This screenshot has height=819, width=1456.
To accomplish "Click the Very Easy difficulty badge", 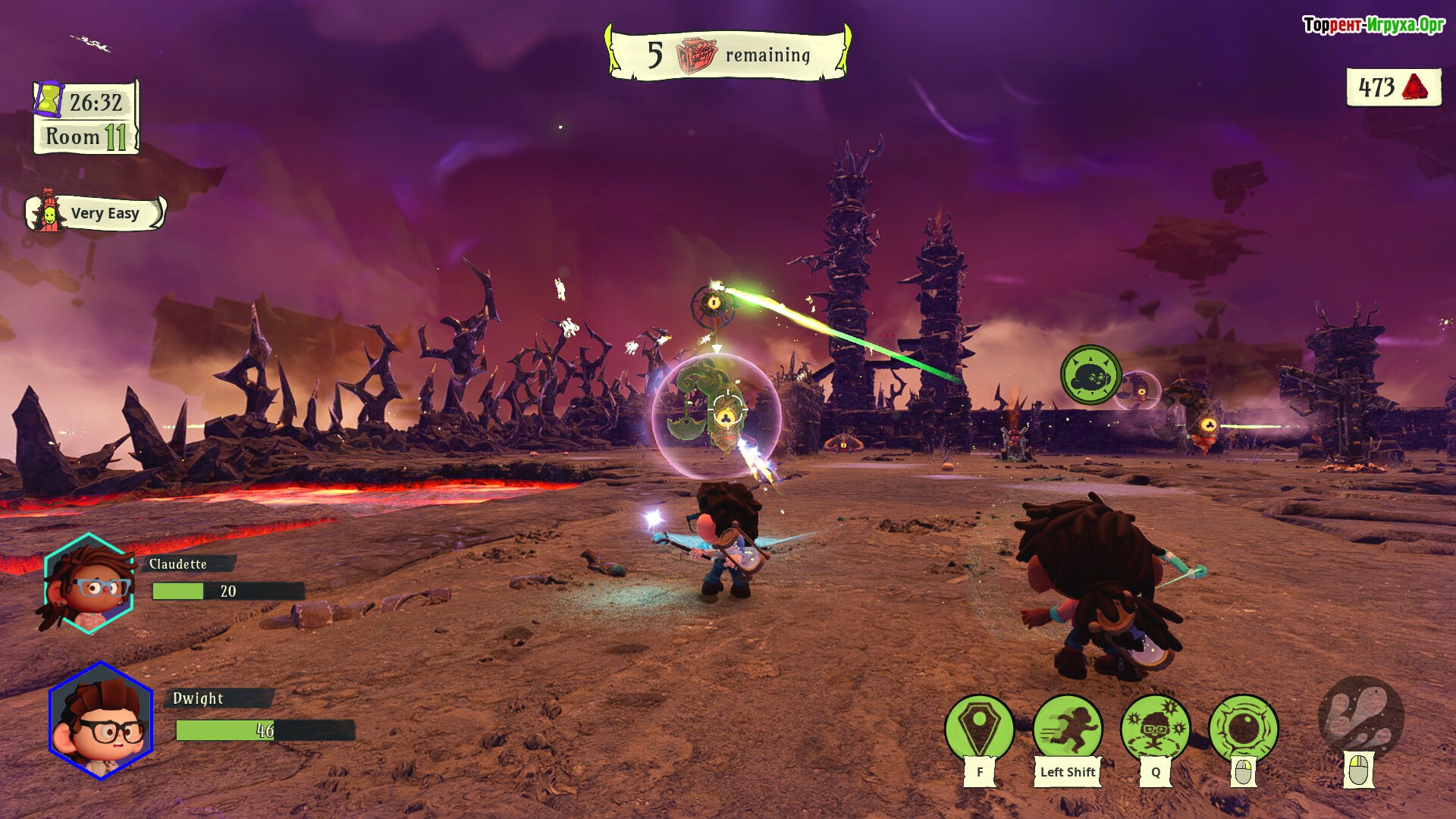I will [96, 213].
